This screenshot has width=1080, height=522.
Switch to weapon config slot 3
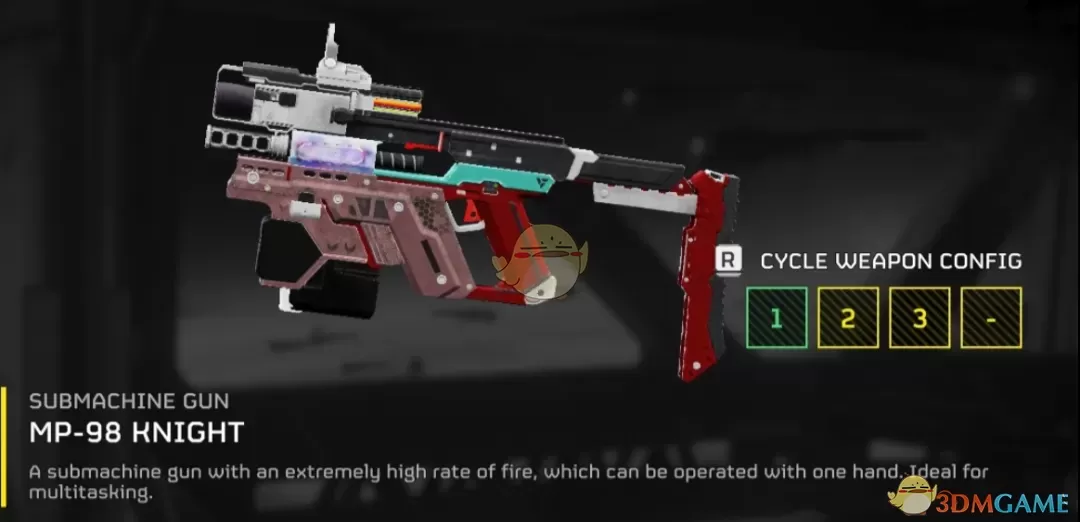[919, 318]
